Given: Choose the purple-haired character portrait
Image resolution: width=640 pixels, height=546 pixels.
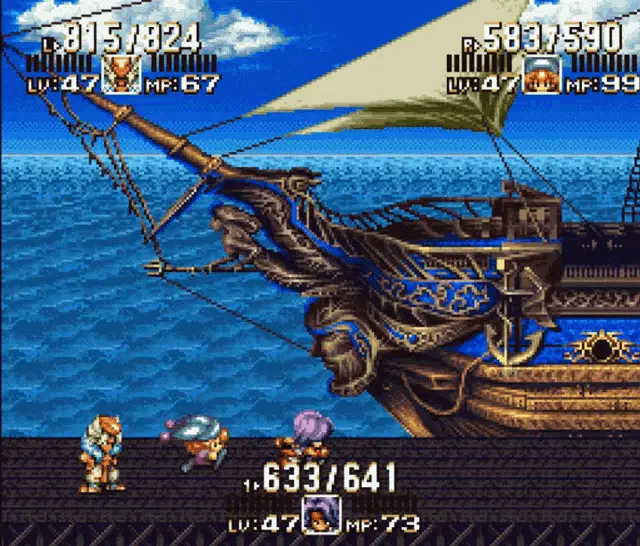Looking at the screenshot, I should pos(321,514).
